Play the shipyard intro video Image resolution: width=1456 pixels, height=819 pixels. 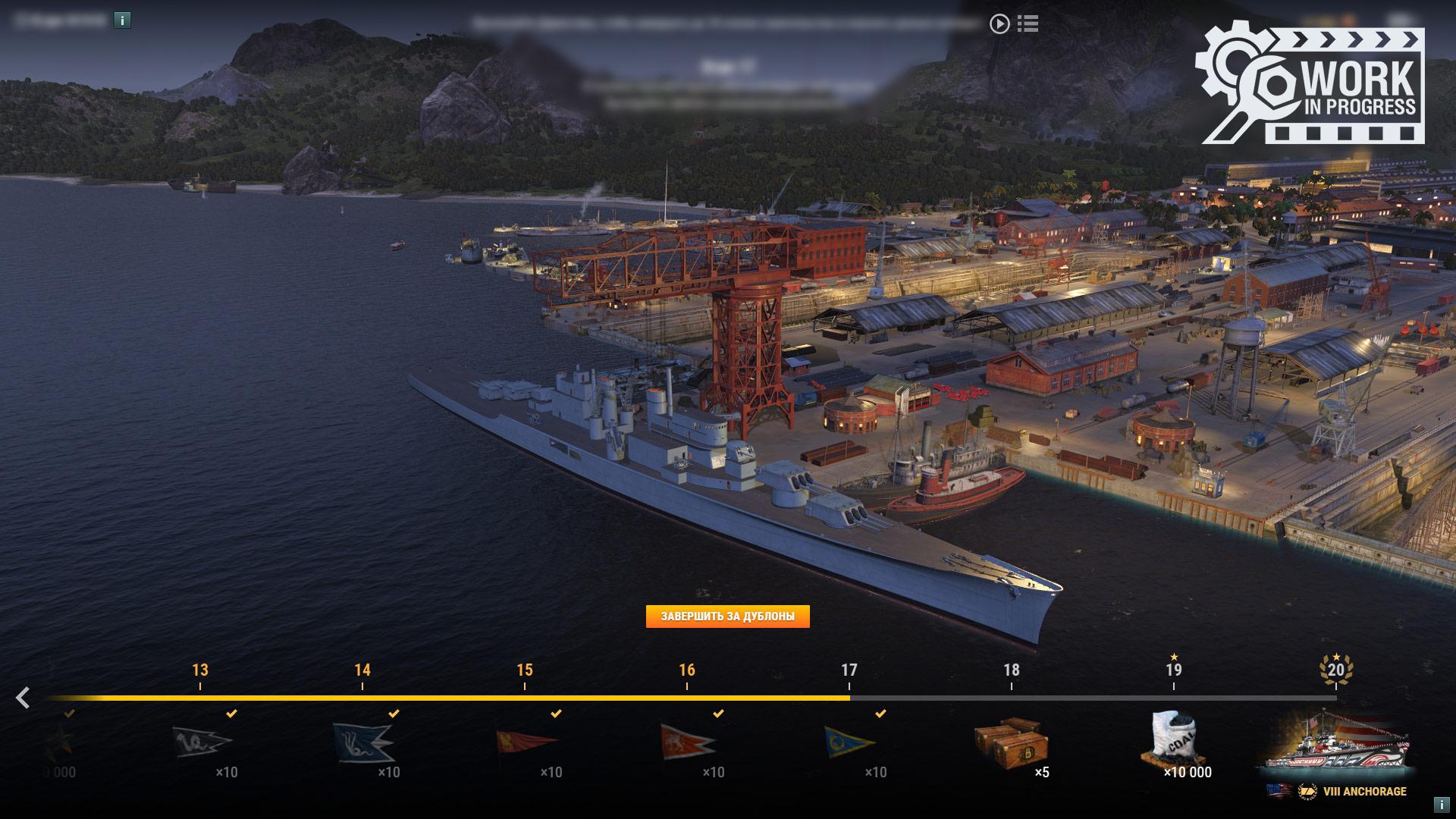point(999,24)
